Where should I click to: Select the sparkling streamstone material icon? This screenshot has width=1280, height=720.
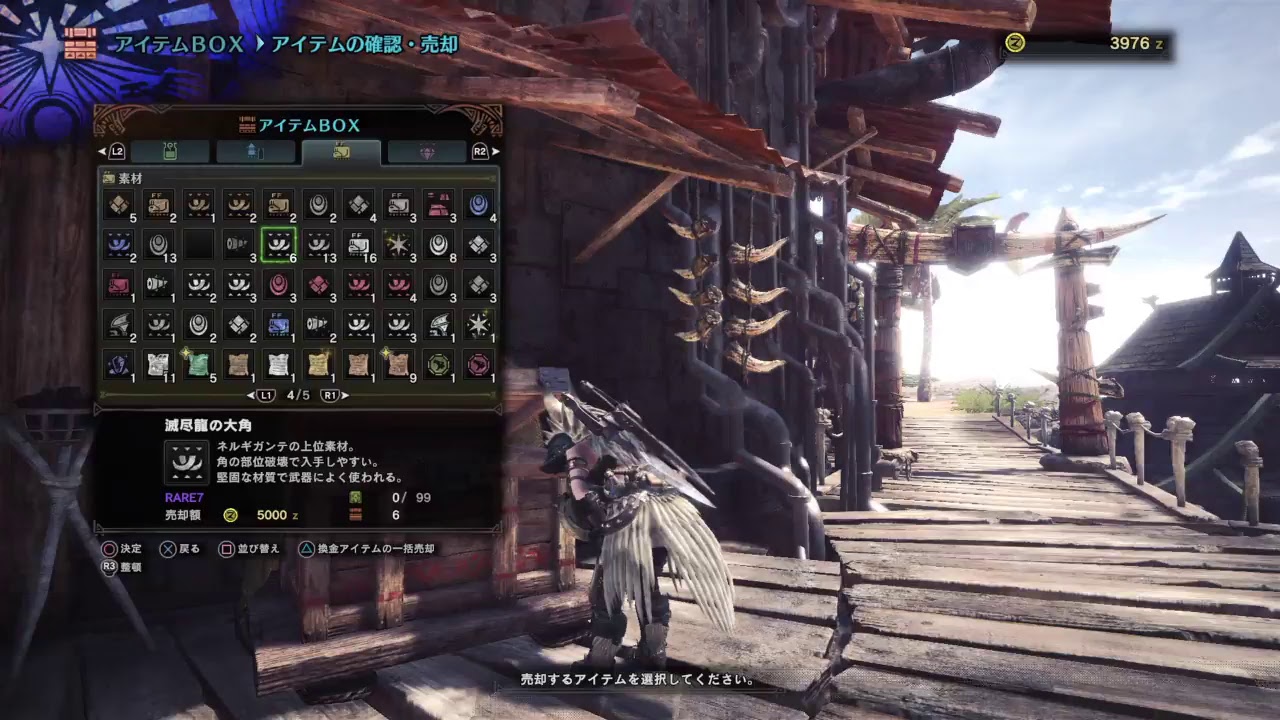399,242
